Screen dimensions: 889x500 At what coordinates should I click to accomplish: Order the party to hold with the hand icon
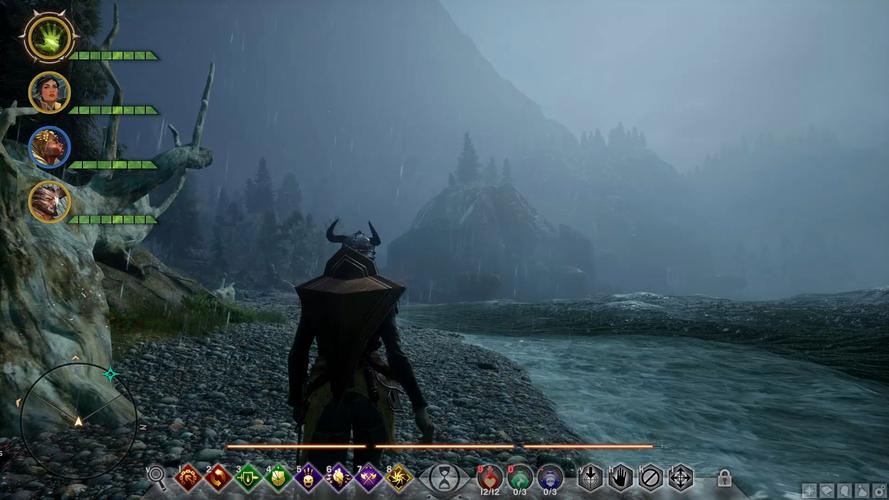tap(621, 477)
